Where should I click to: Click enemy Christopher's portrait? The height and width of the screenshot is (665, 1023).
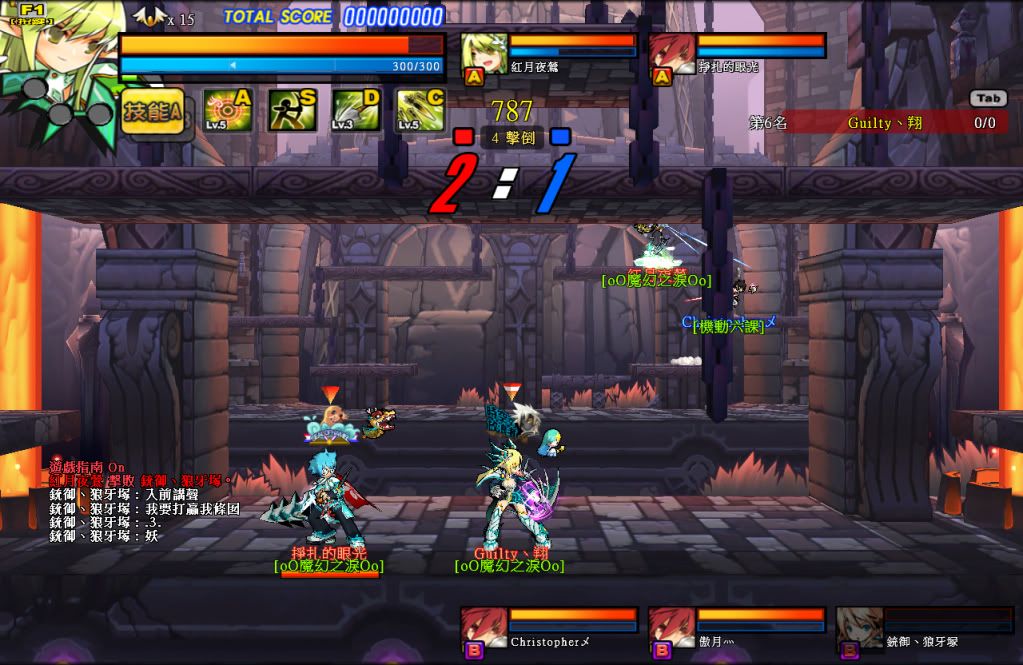tap(483, 630)
